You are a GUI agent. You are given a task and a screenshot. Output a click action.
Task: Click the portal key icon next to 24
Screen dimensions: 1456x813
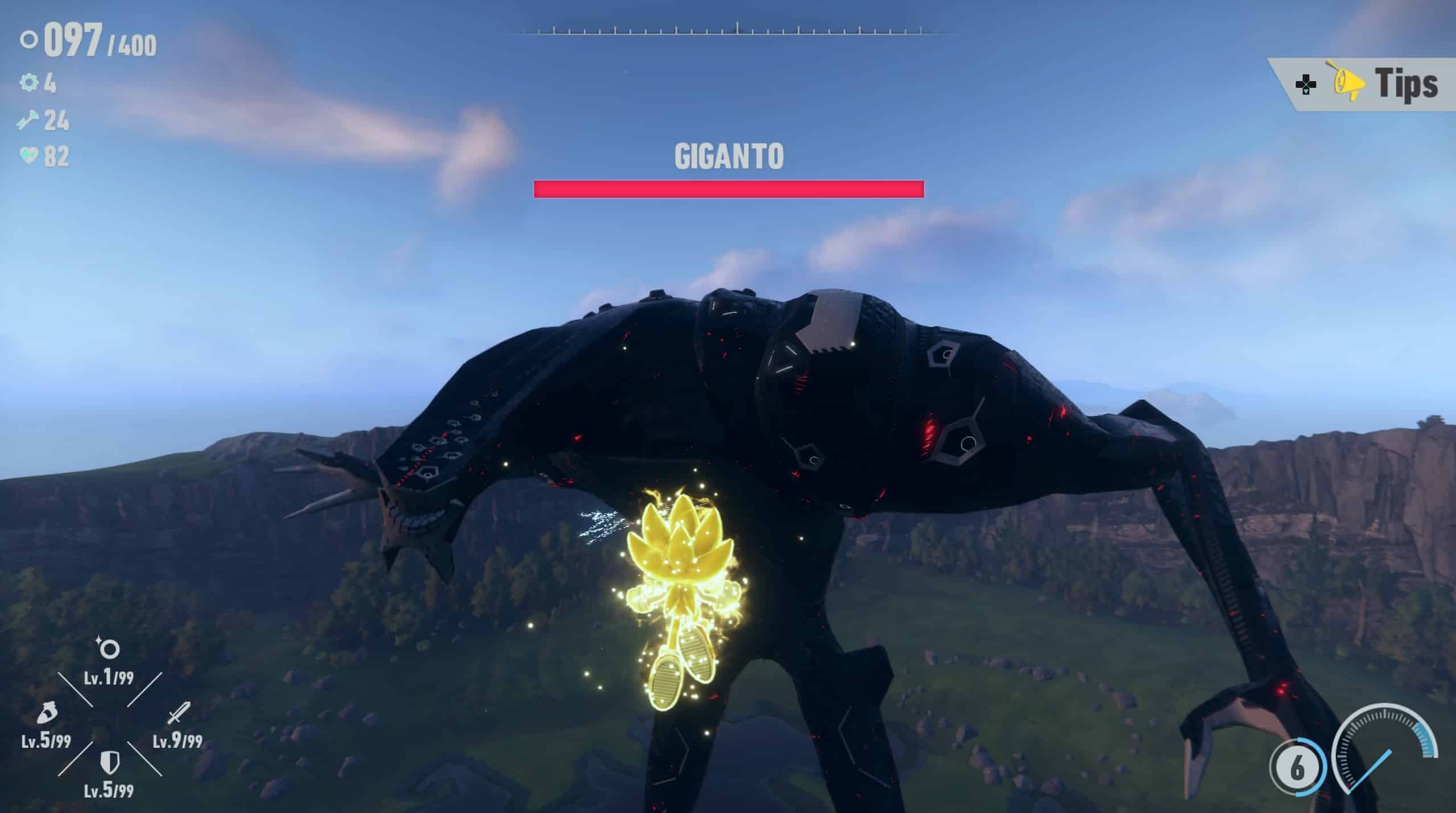pos(29,120)
